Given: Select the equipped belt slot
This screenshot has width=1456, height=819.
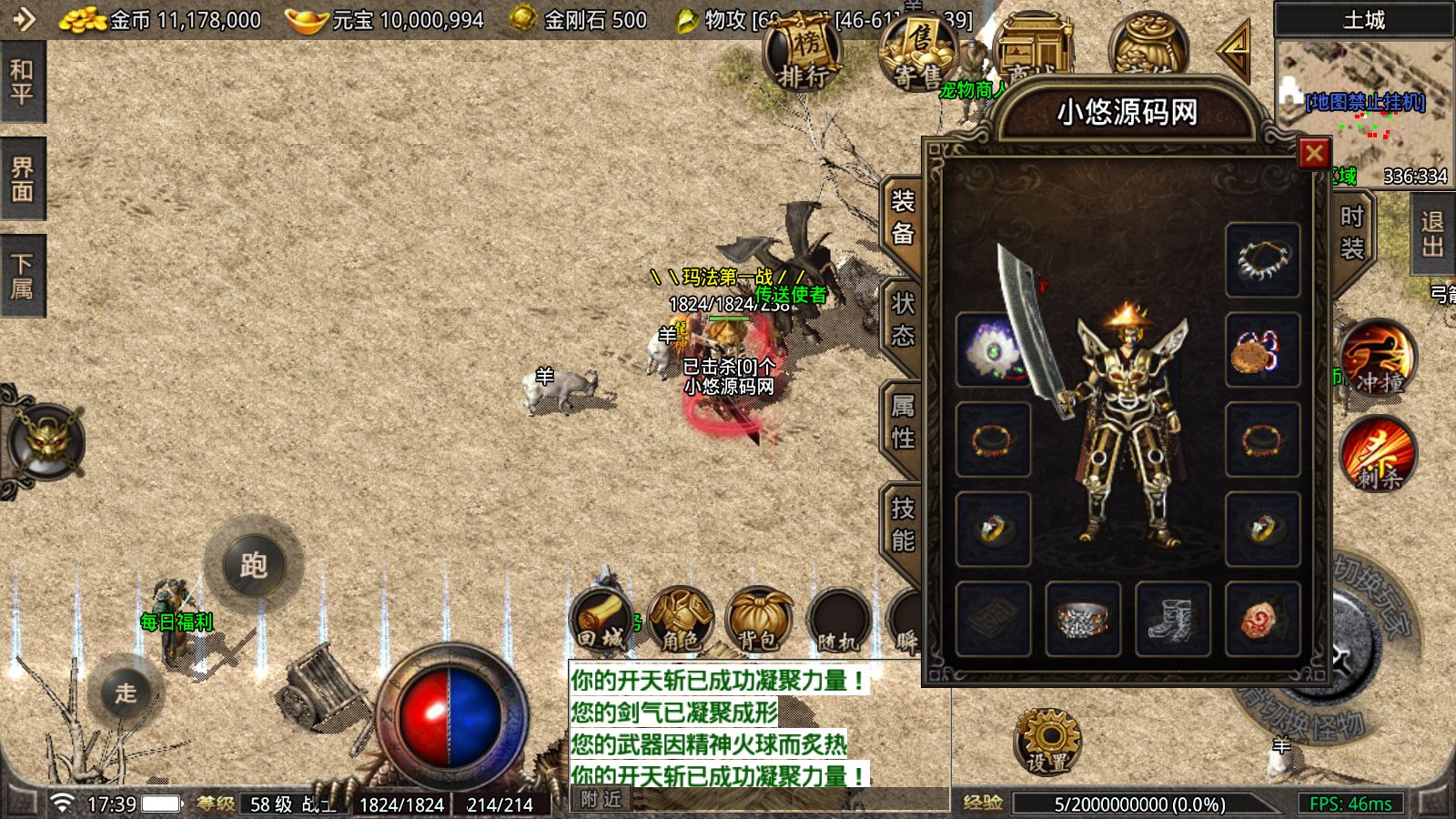Looking at the screenshot, I should tap(1083, 619).
